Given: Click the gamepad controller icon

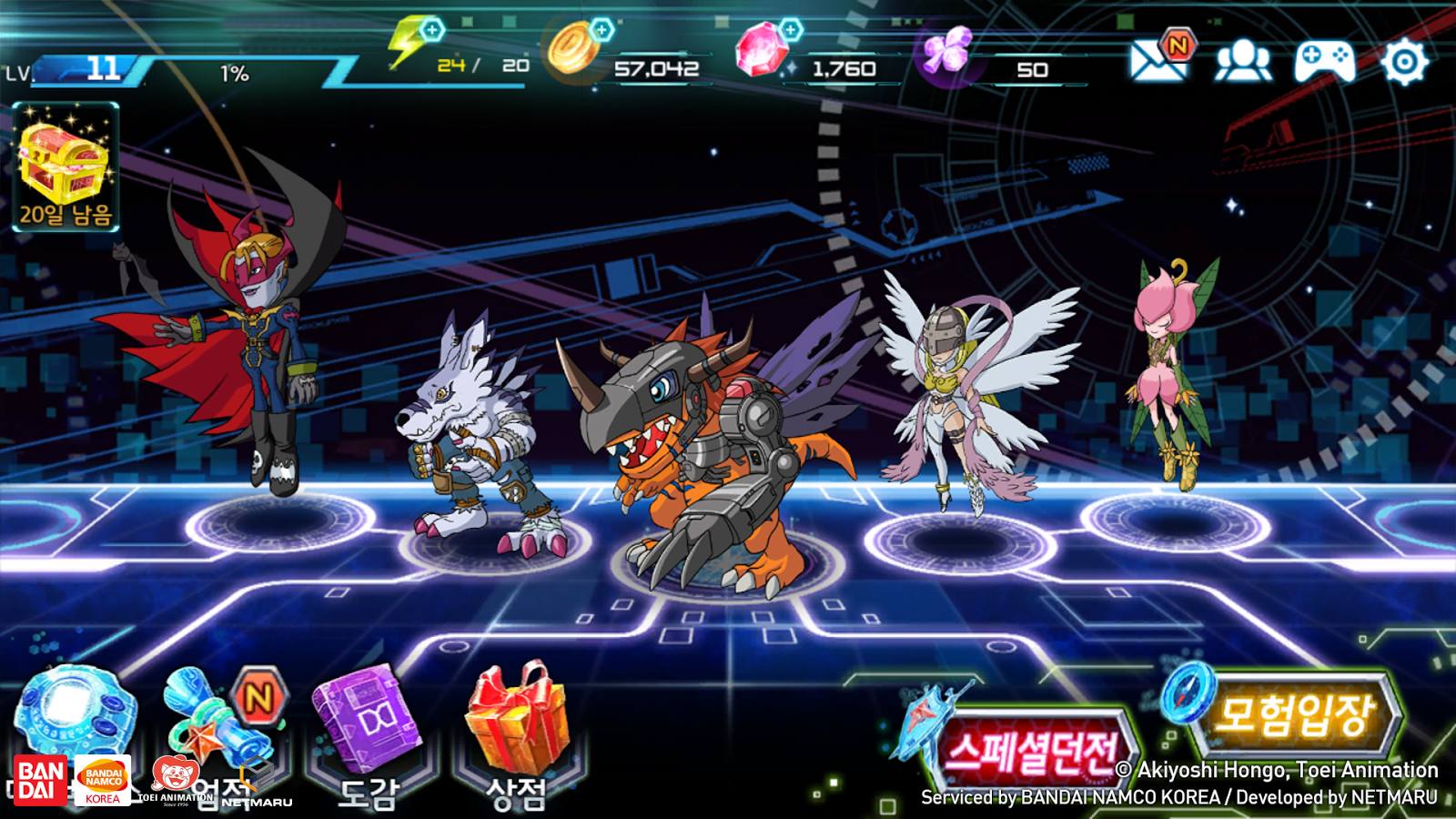Looking at the screenshot, I should pyautogui.click(x=1324, y=62).
